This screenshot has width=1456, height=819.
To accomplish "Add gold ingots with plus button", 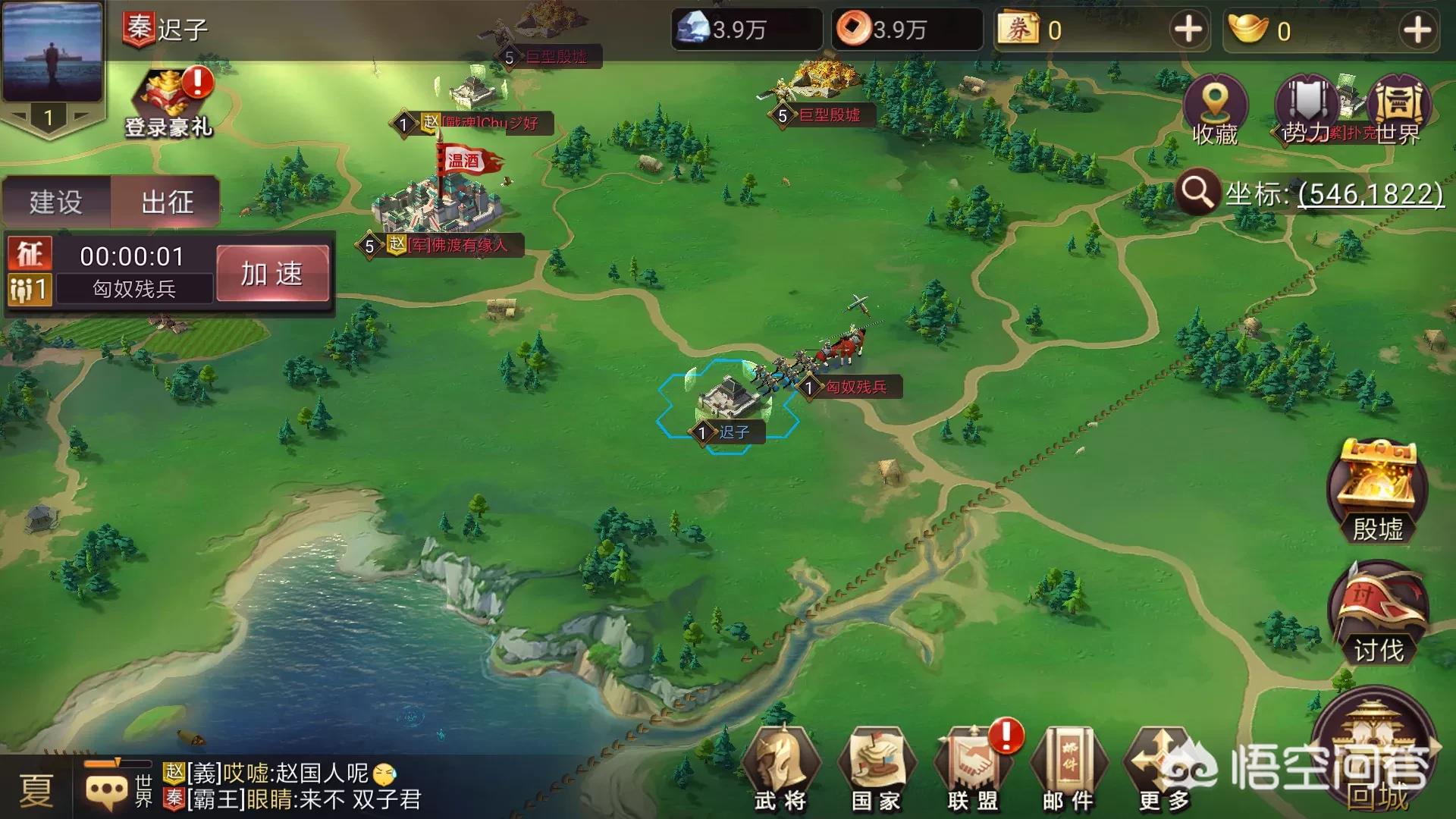I will (x=1417, y=30).
